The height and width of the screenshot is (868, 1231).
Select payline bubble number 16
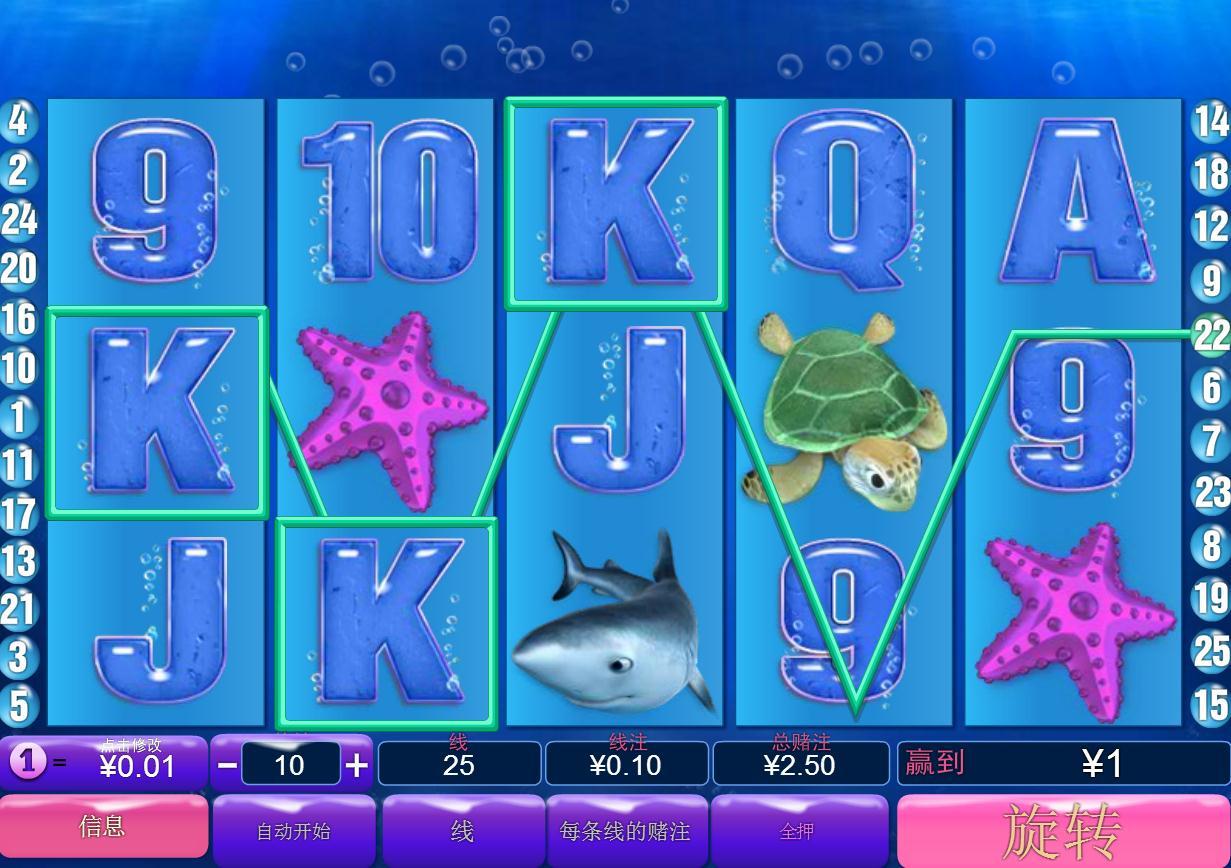pos(18,320)
